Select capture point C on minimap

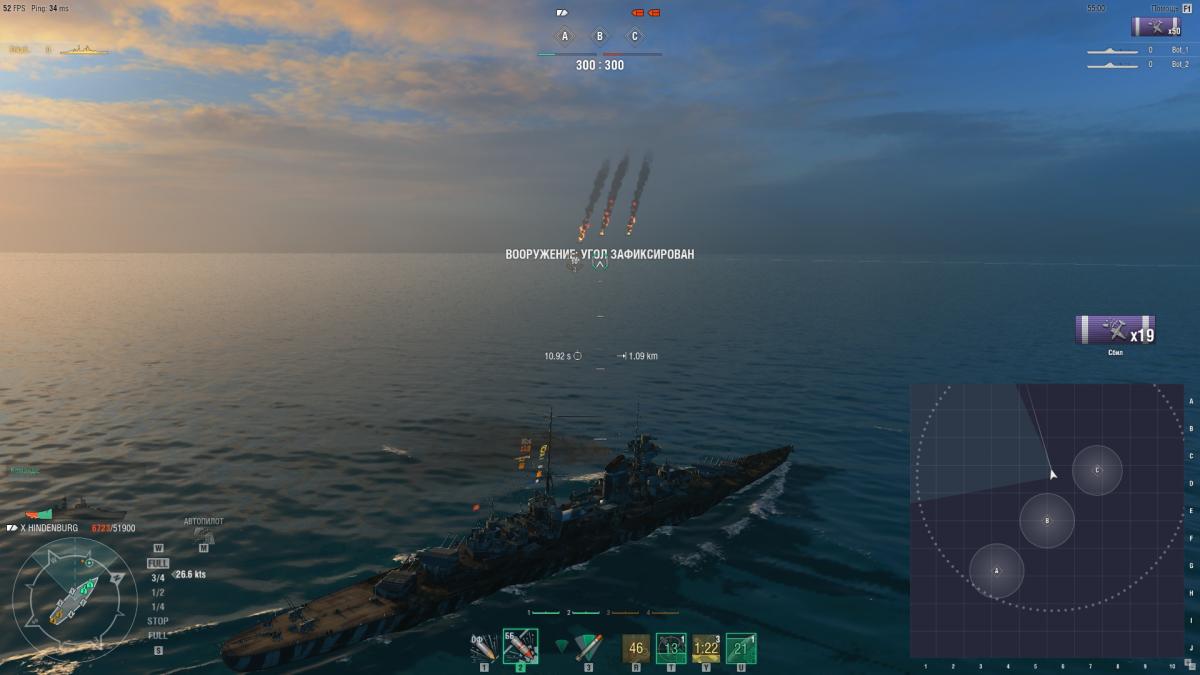tap(1097, 470)
